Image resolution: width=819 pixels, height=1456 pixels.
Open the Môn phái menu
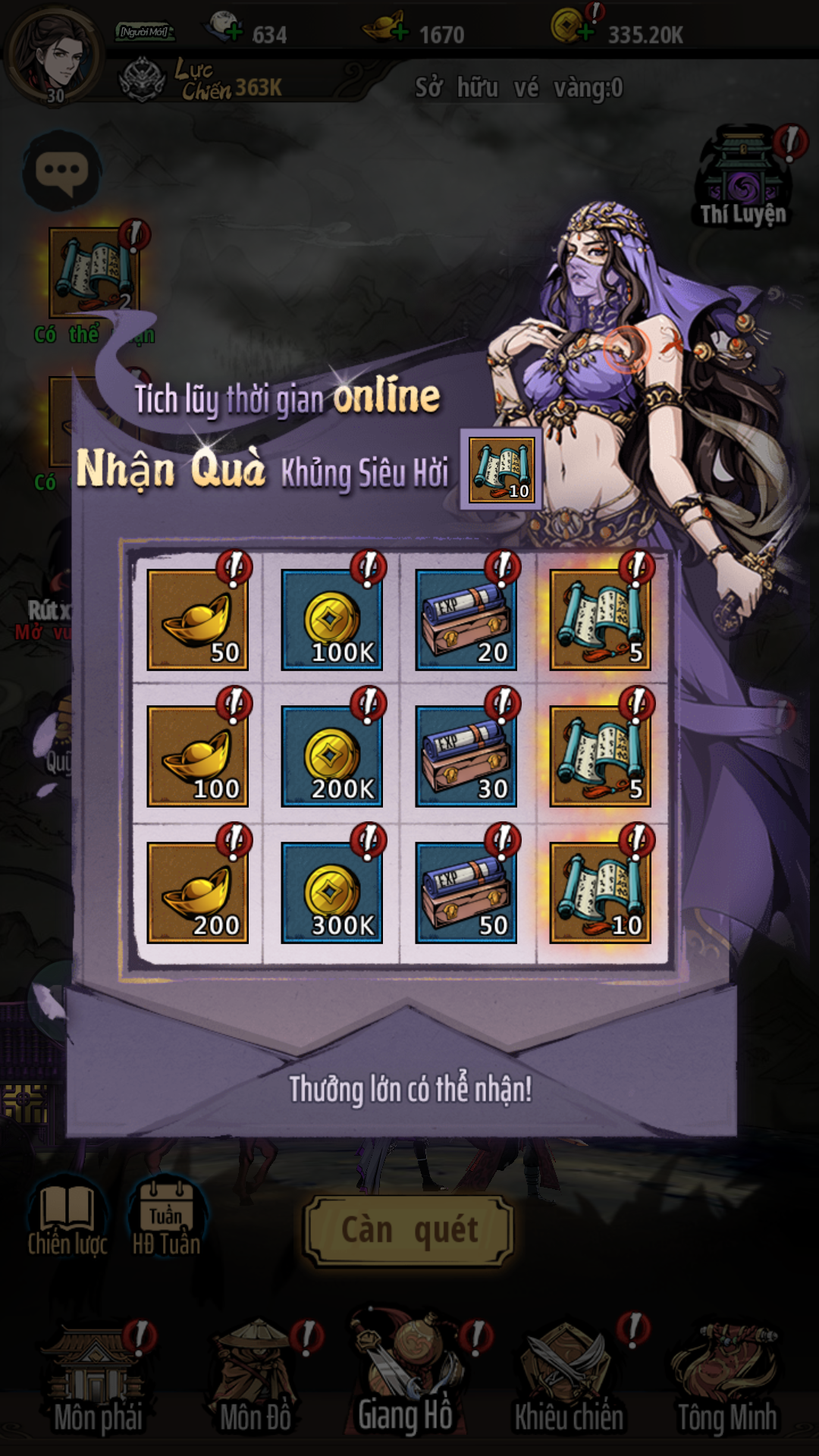96,1380
